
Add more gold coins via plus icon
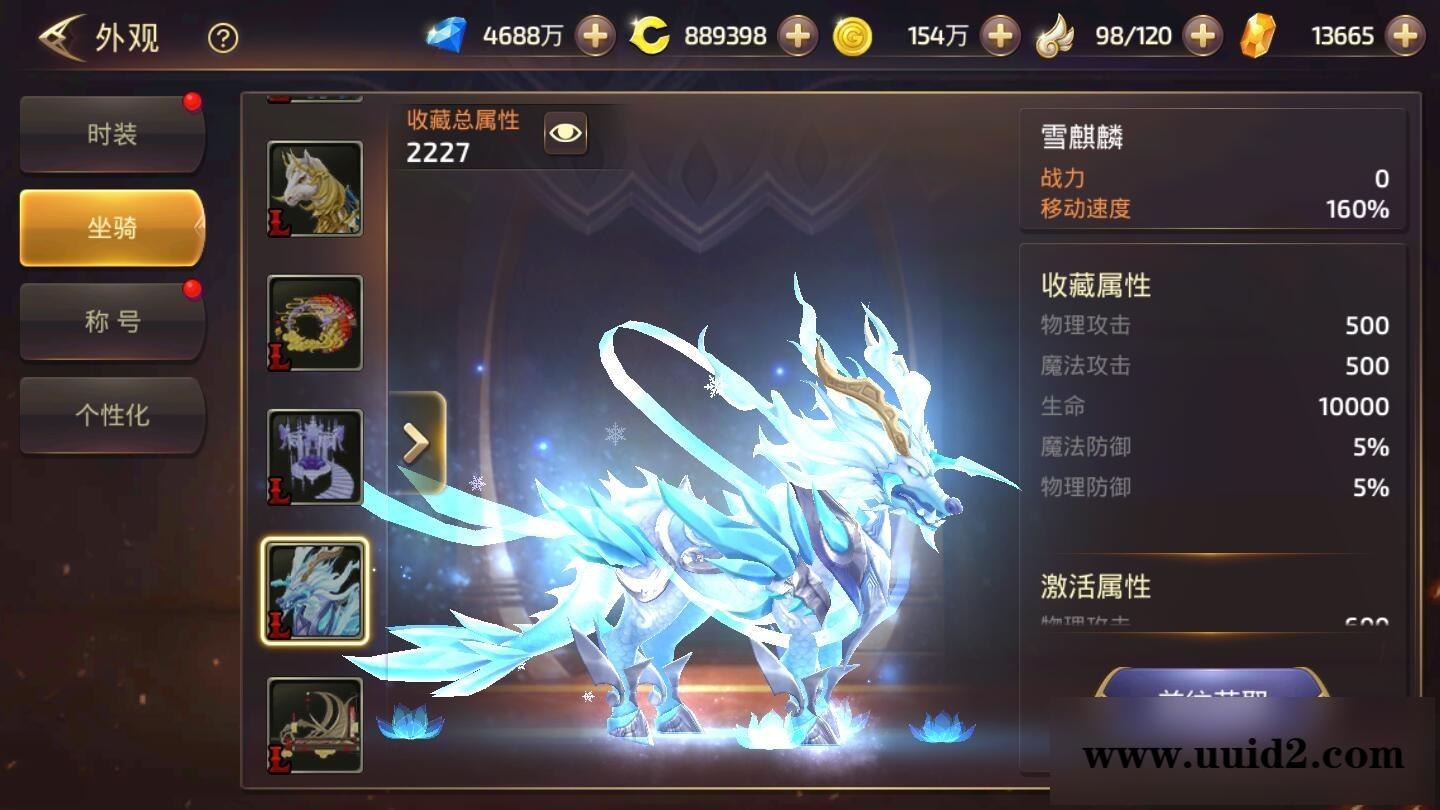tap(997, 35)
